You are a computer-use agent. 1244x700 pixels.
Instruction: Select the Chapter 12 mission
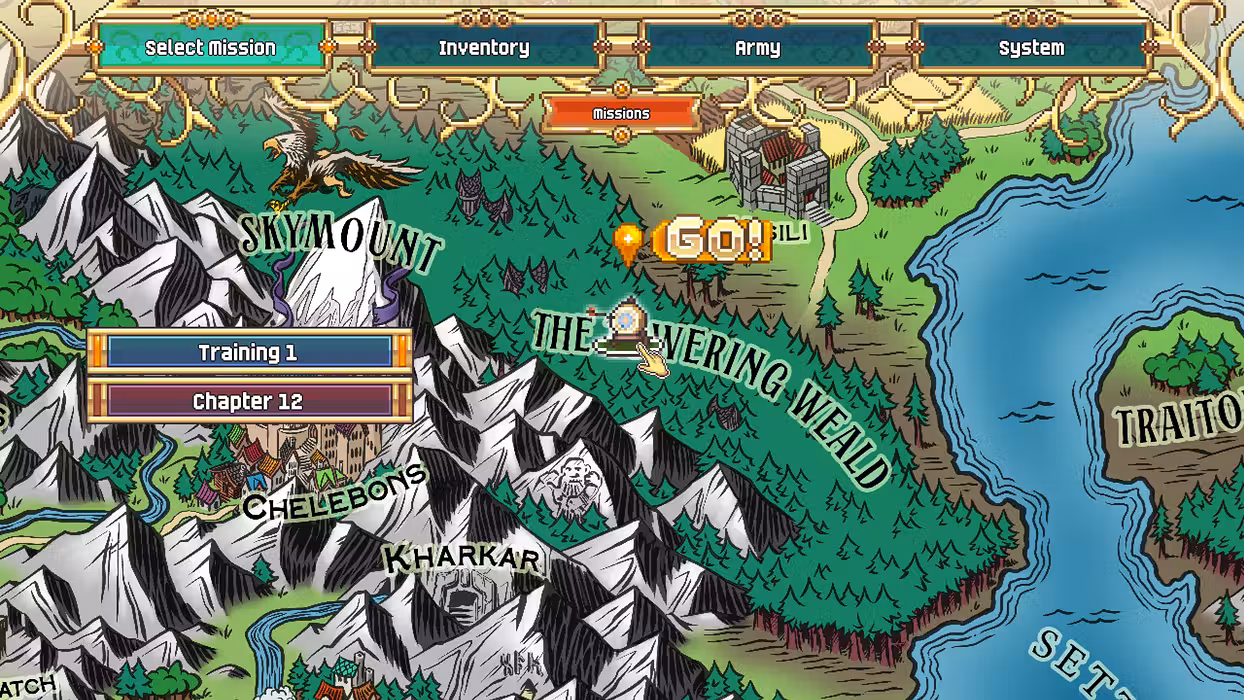(x=249, y=401)
